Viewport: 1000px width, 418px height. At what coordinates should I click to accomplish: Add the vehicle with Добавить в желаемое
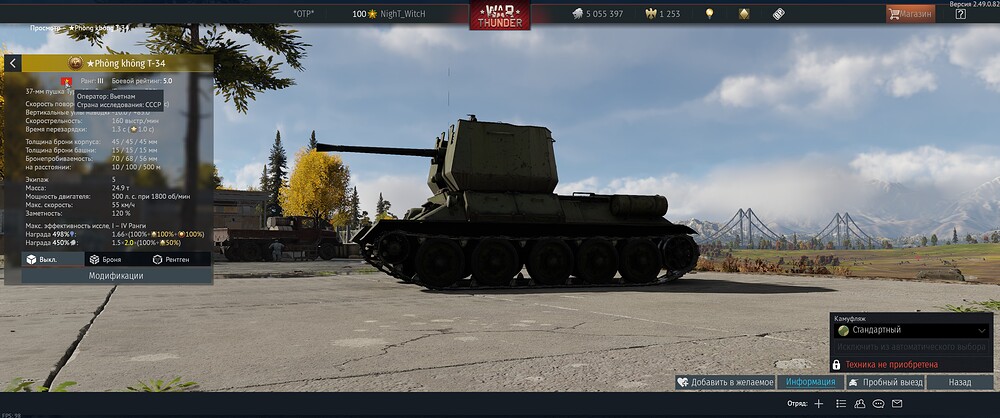[x=725, y=382]
